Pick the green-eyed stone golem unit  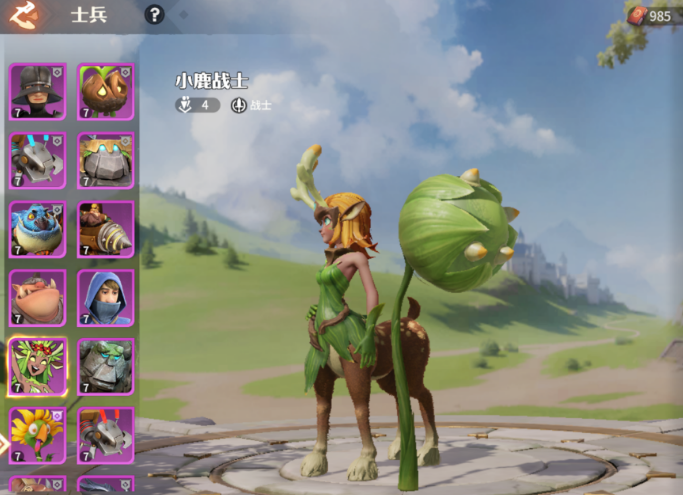coord(105,366)
